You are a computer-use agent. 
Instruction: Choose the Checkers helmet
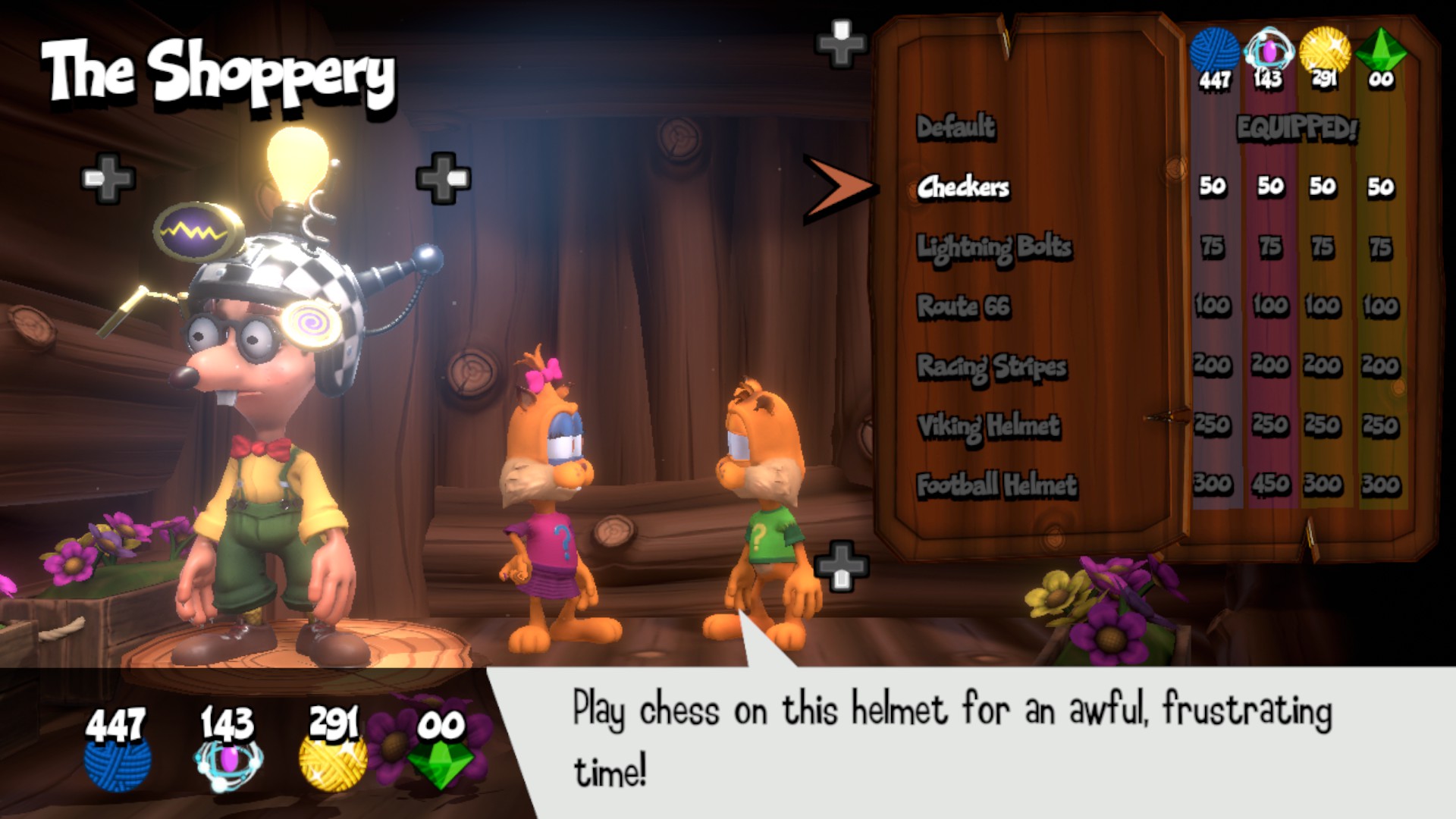coord(963,187)
